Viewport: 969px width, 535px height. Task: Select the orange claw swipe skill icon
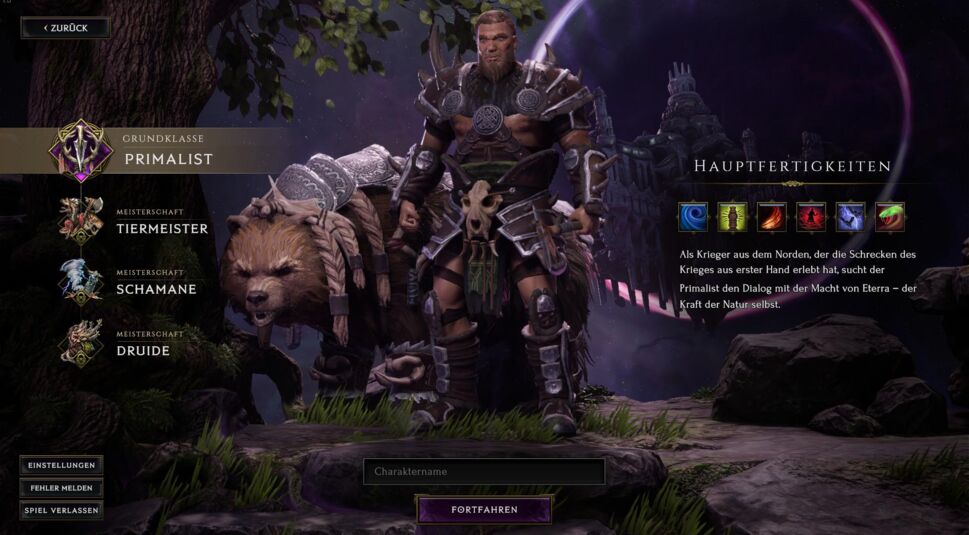coord(771,217)
